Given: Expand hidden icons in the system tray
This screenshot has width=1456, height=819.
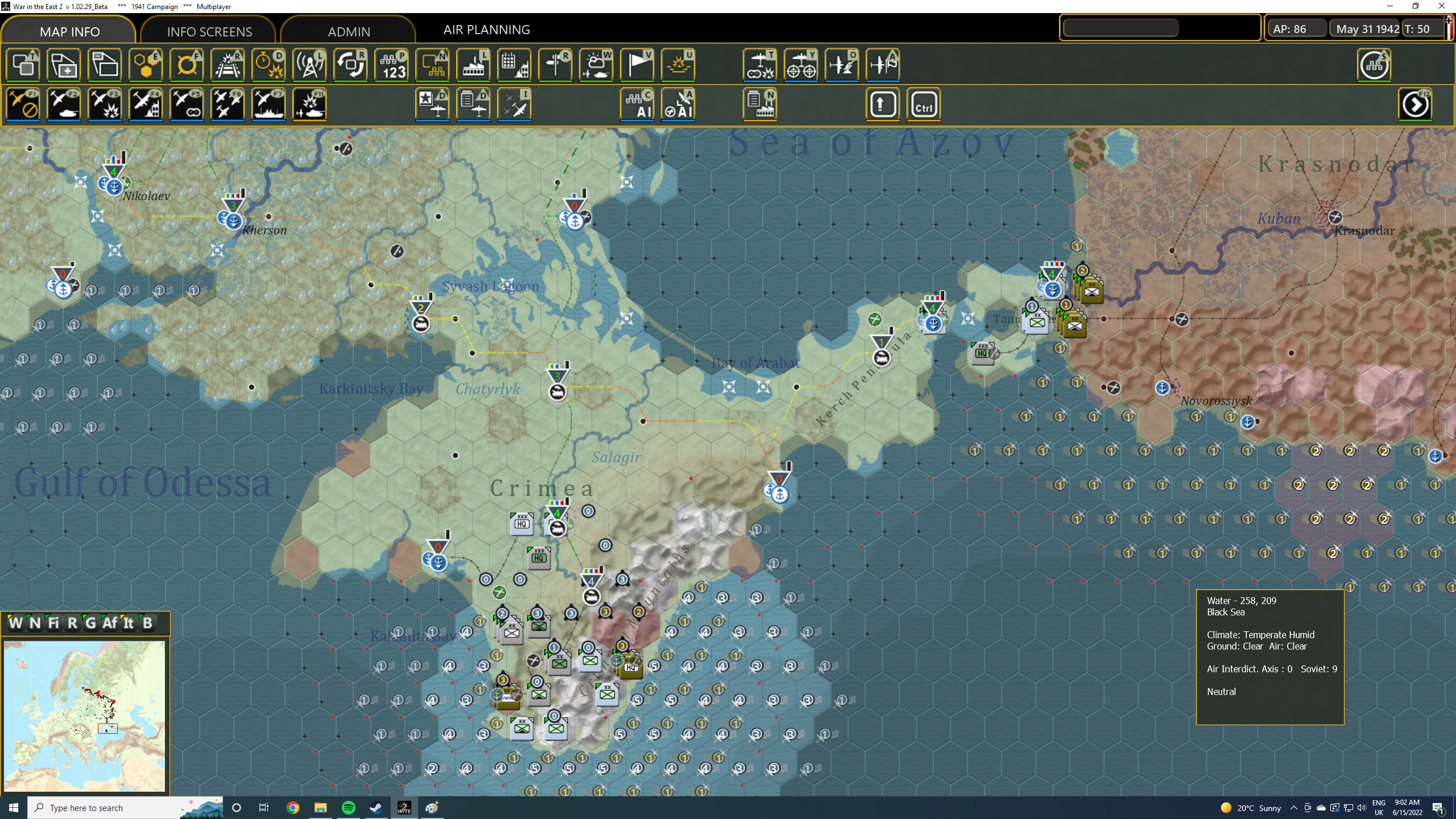Looking at the screenshot, I should point(1293,807).
